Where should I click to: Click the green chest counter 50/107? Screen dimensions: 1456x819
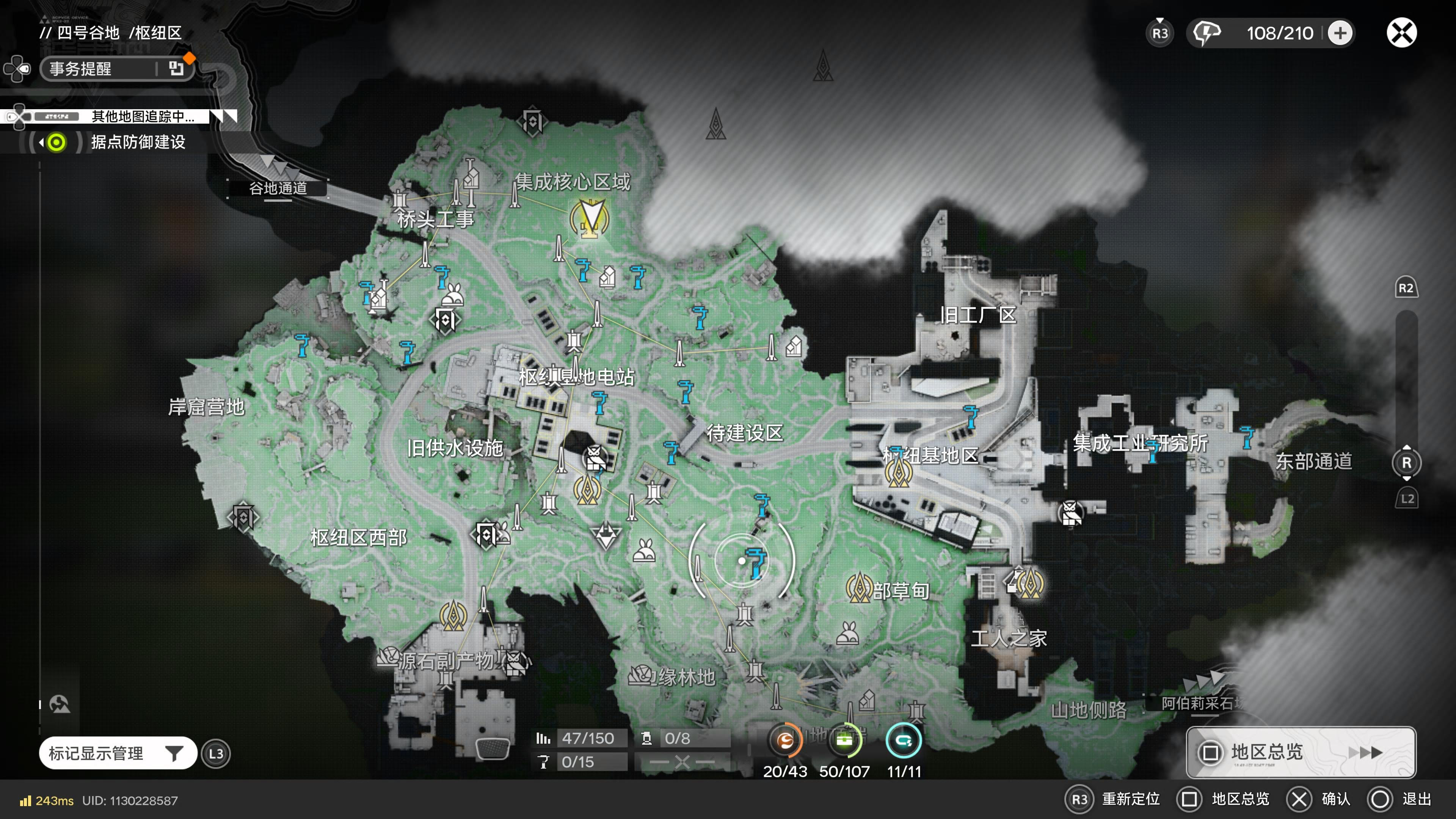[844, 741]
